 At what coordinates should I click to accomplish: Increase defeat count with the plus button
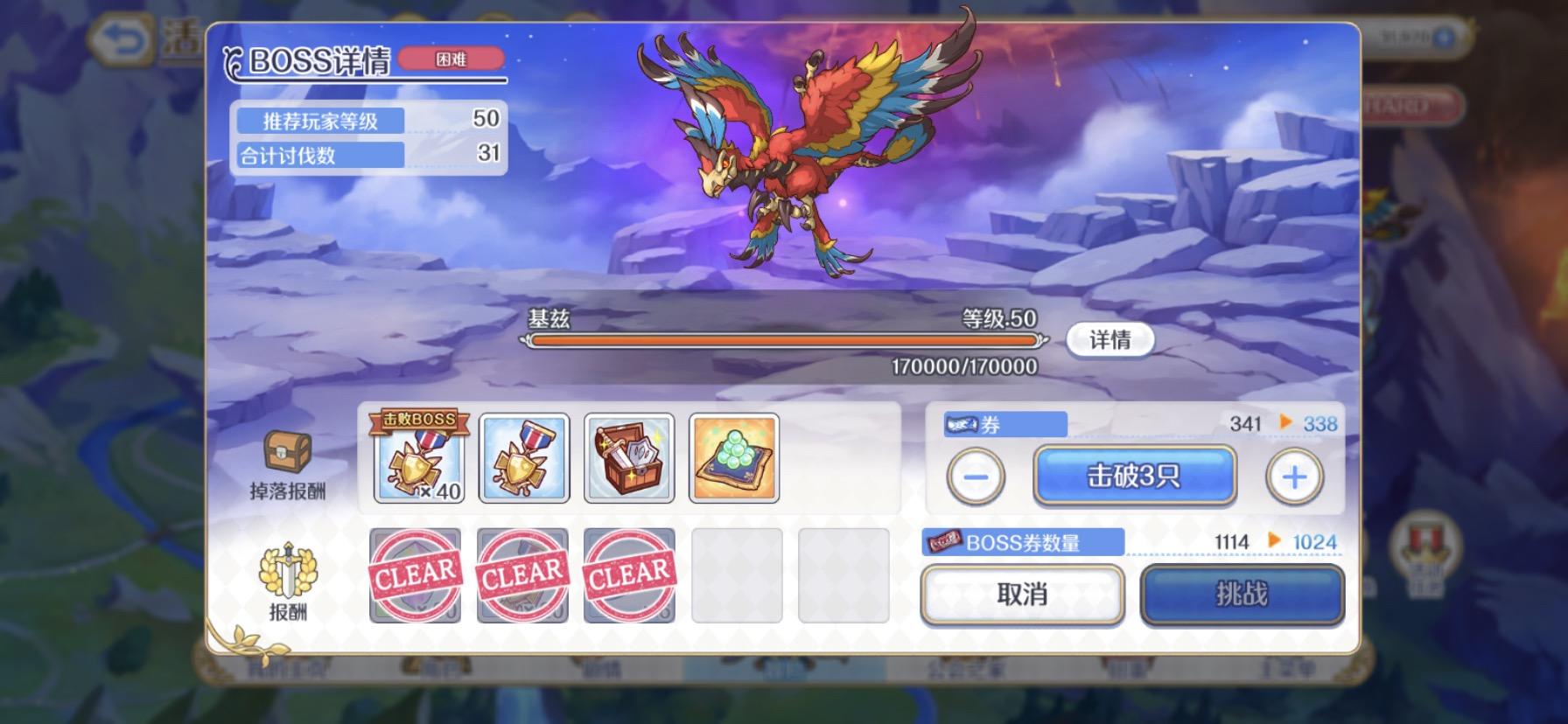pos(1294,476)
